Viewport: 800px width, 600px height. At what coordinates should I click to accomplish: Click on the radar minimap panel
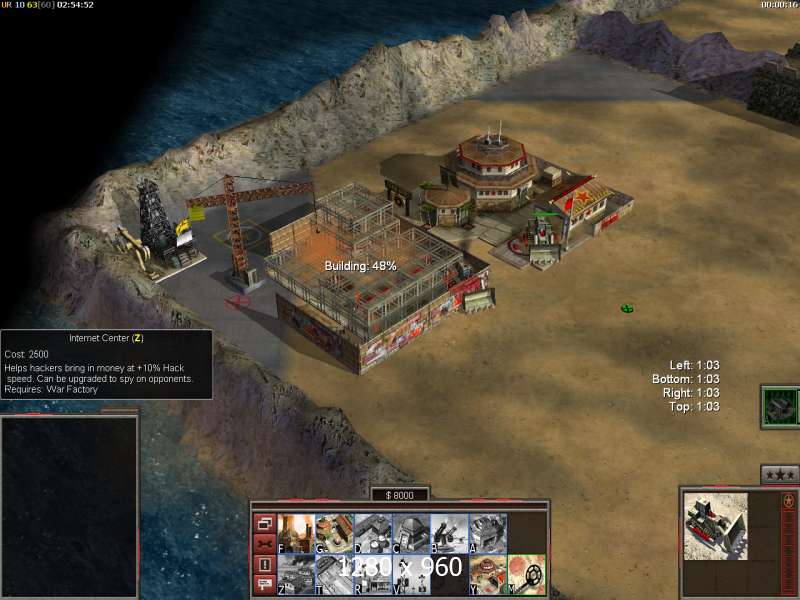68,506
